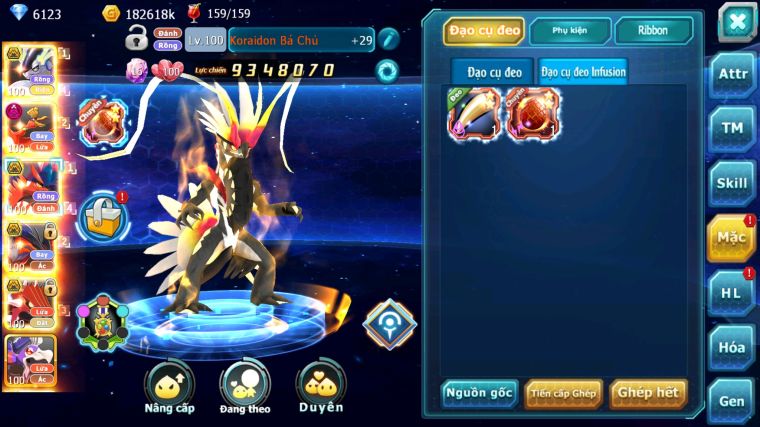Select the red orb held item in inventory
The width and height of the screenshot is (760, 427).
pyautogui.click(x=531, y=113)
